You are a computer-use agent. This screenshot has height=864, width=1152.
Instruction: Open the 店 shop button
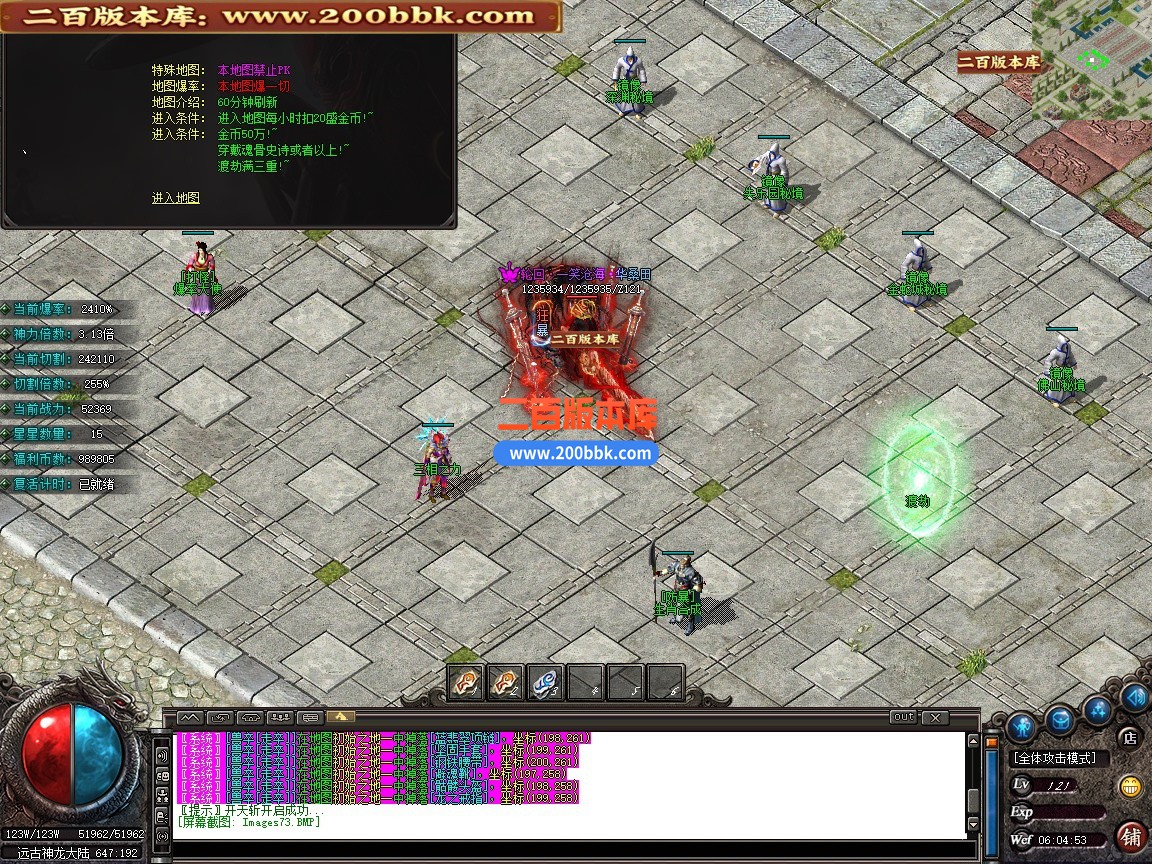(x=1130, y=738)
